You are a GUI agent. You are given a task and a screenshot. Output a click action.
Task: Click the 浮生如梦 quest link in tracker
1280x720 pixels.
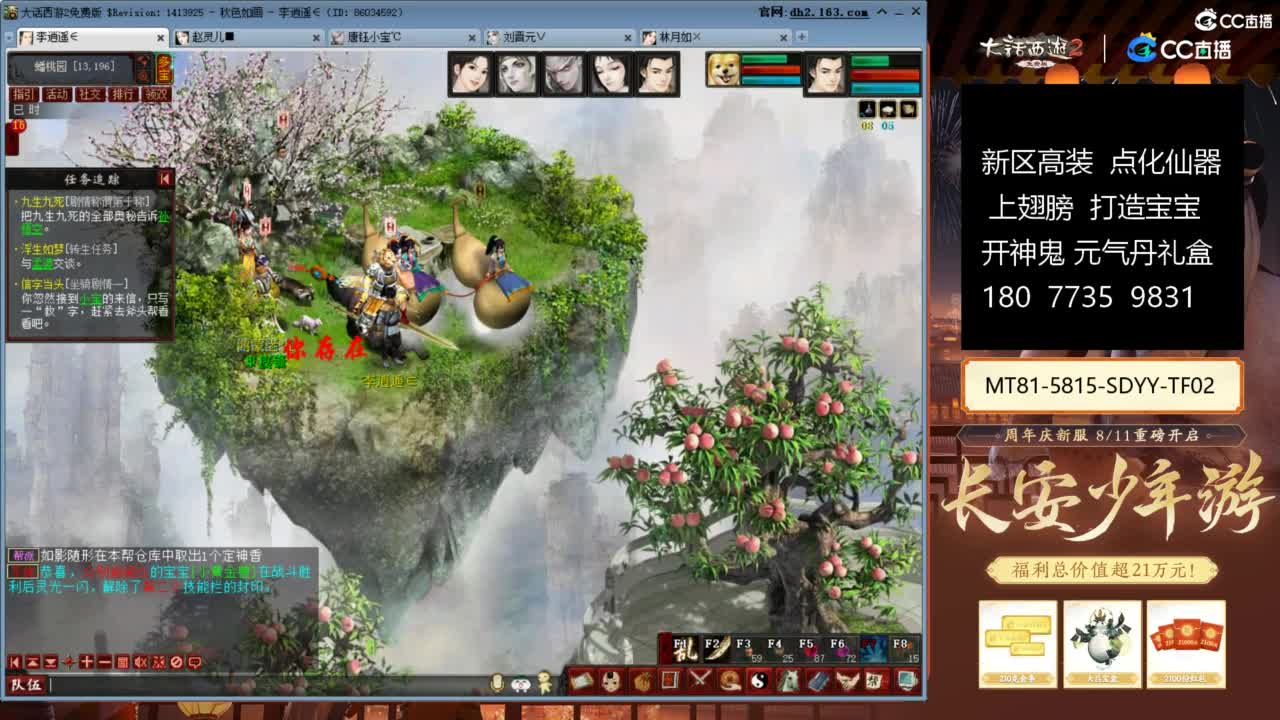tap(42, 248)
